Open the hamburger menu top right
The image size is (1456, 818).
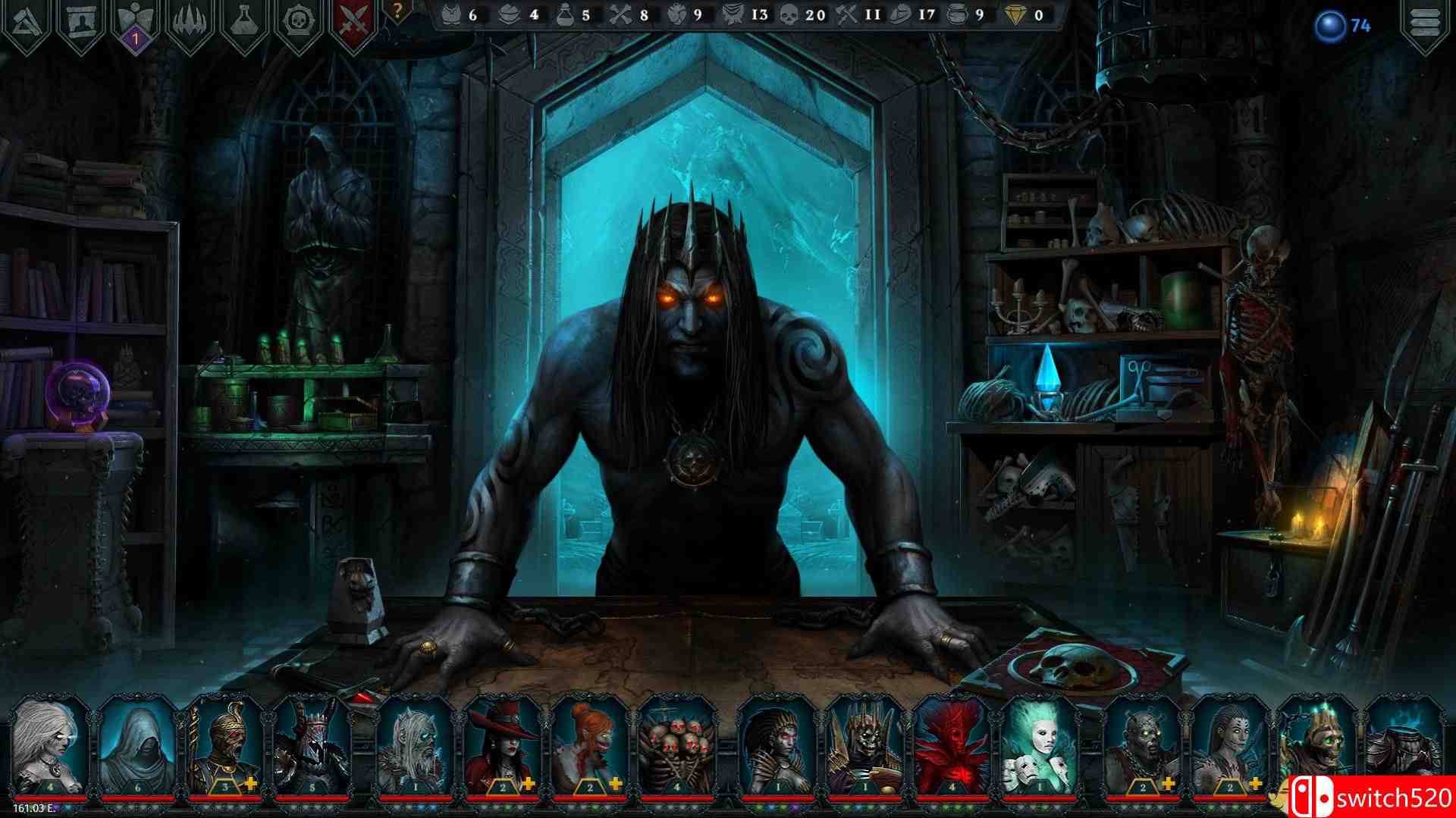(1426, 24)
